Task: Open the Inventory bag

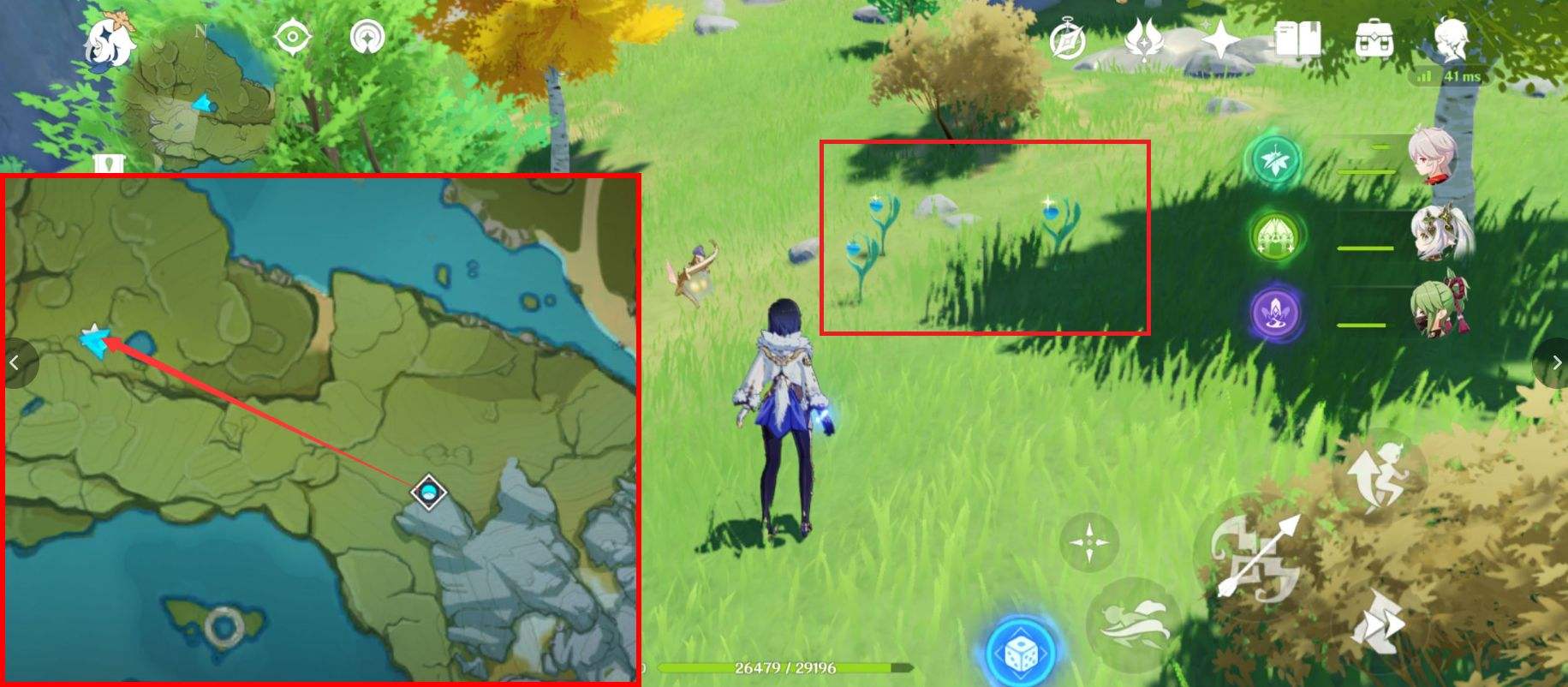Action: (x=1370, y=36)
